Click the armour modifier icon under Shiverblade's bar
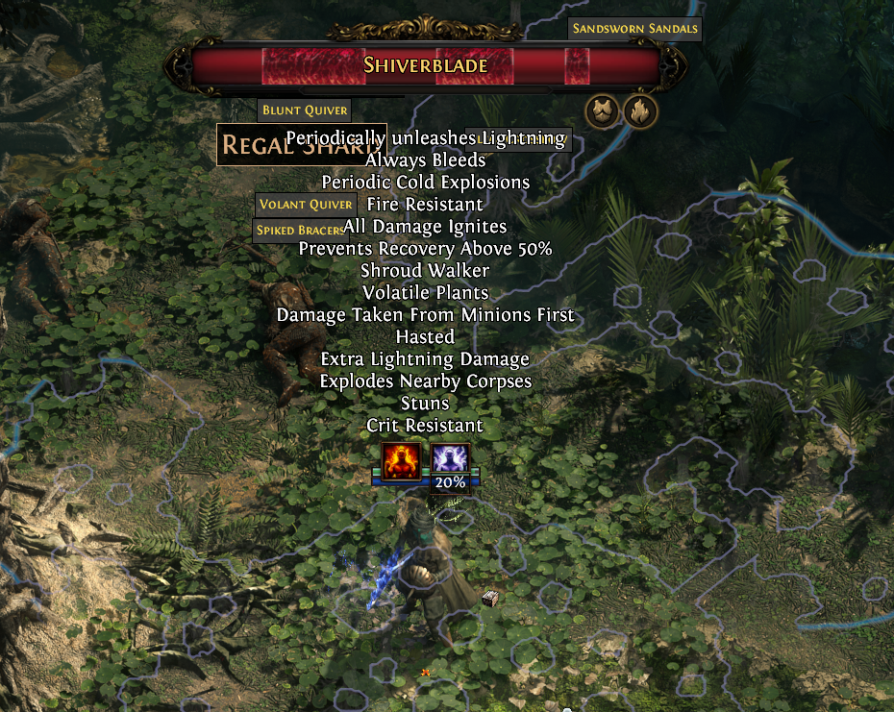This screenshot has width=894, height=712. click(603, 111)
